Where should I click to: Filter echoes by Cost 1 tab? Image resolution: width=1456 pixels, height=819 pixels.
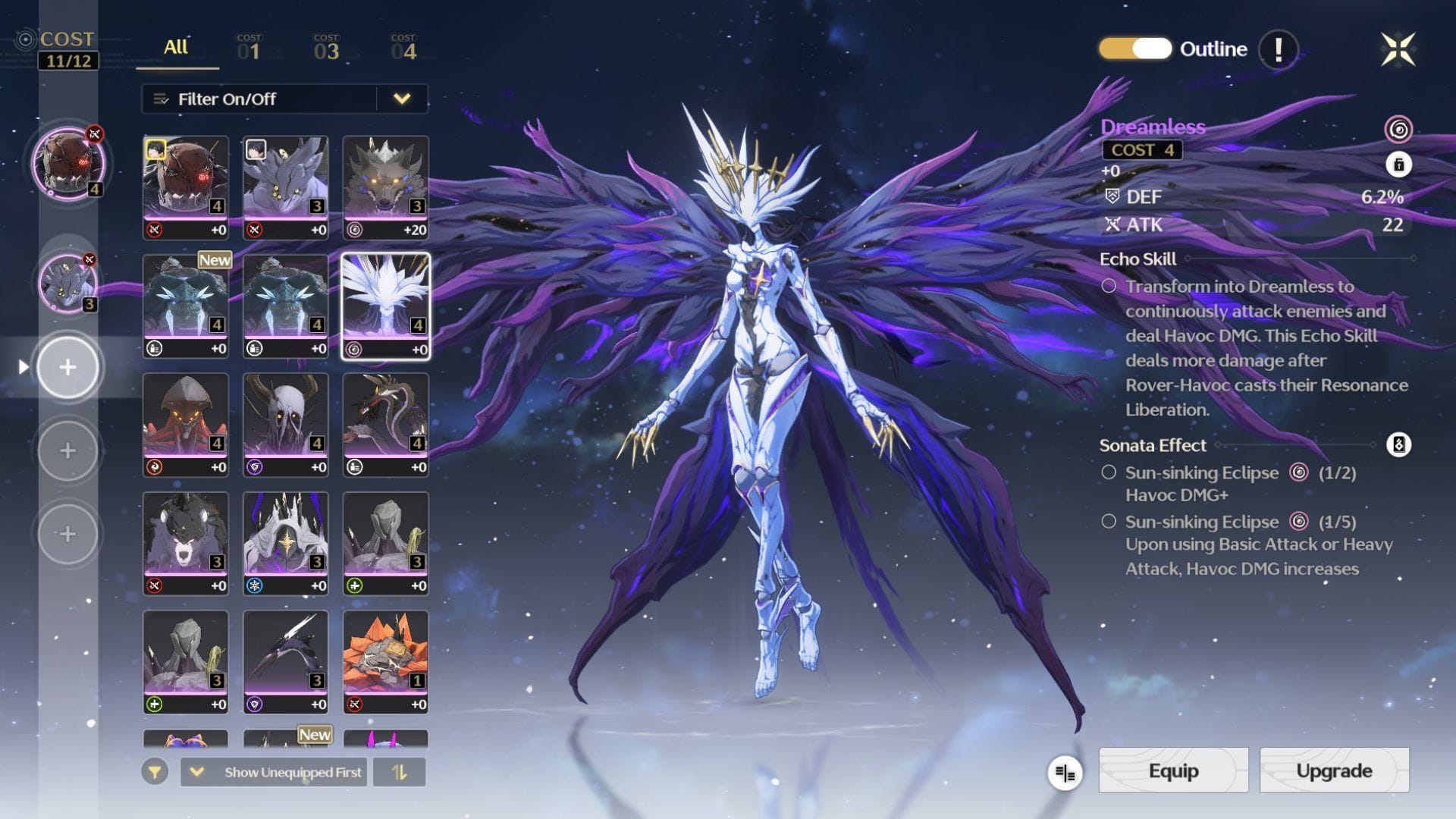coord(249,48)
